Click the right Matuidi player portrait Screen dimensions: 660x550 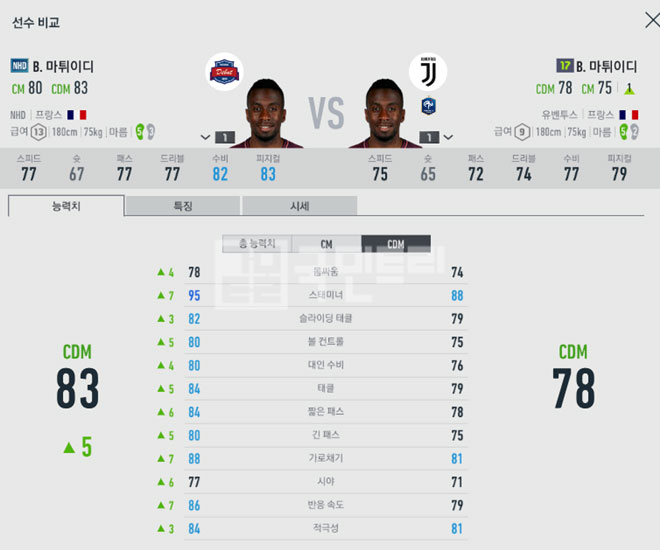click(385, 112)
